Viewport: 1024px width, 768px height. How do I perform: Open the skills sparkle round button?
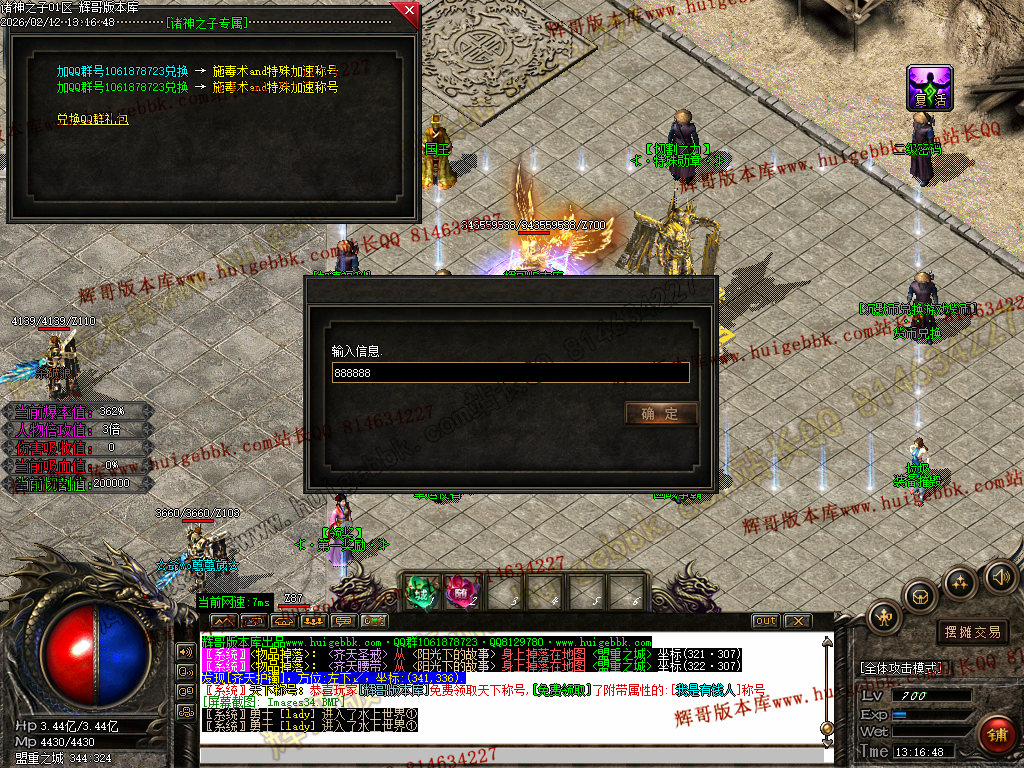960,582
